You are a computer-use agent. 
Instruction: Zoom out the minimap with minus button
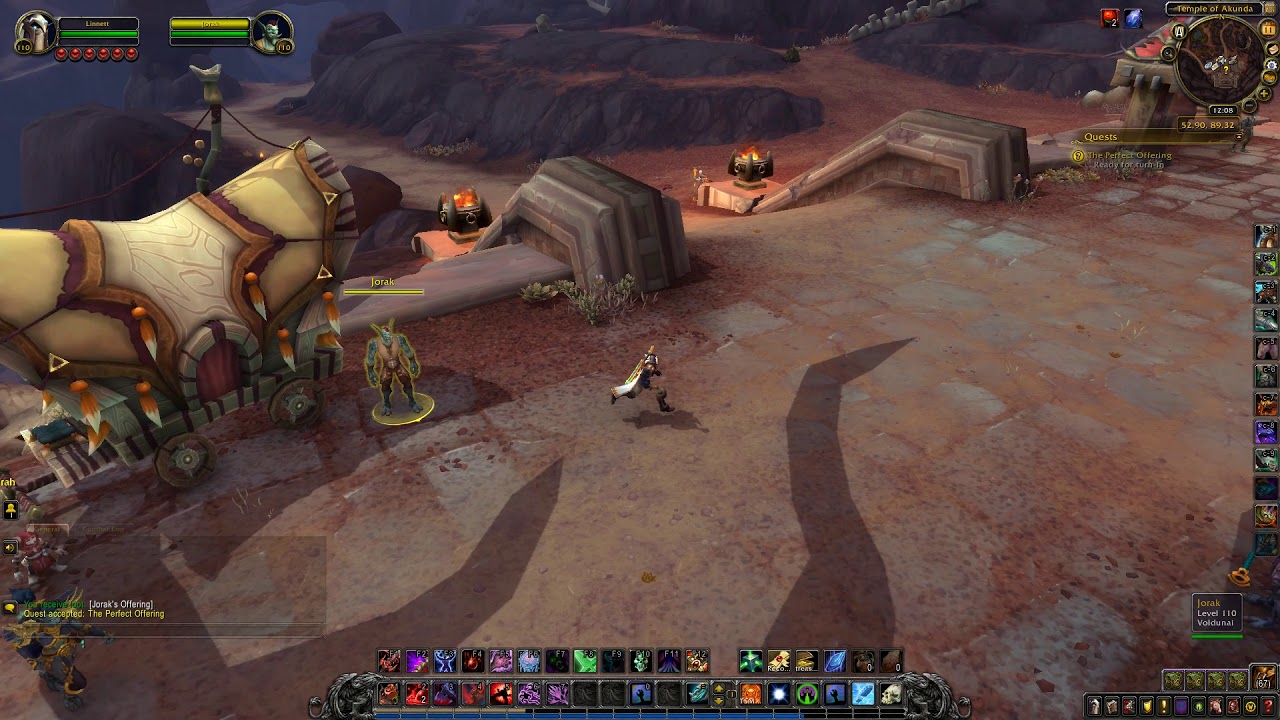pos(1248,104)
